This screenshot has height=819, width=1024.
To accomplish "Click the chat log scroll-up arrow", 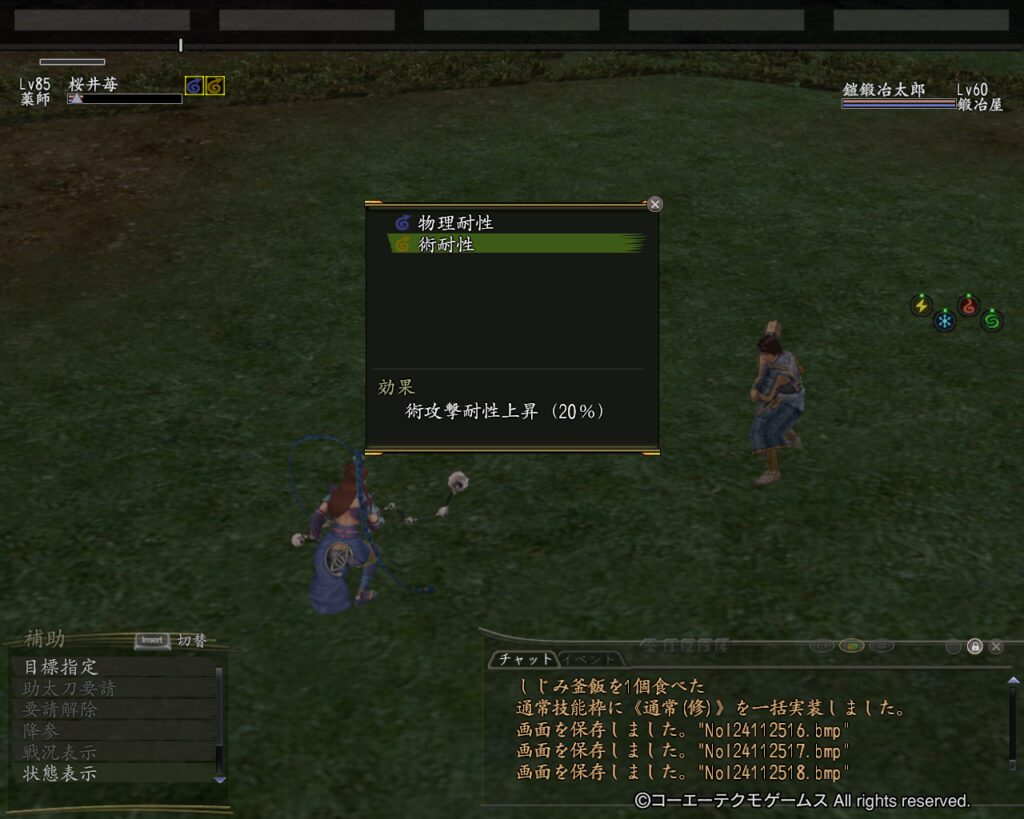I will pos(1013,682).
